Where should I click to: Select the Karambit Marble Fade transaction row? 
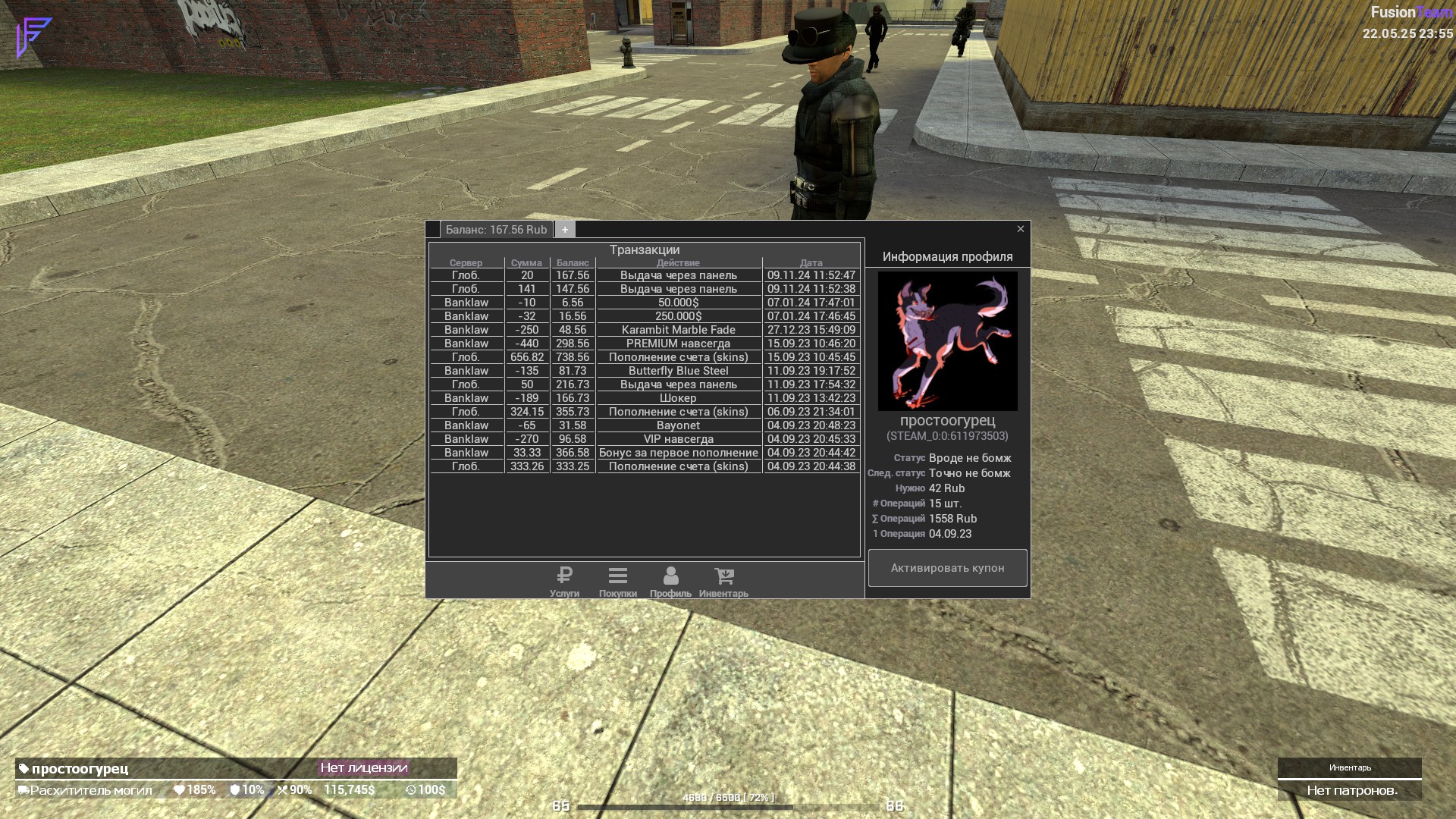point(678,330)
